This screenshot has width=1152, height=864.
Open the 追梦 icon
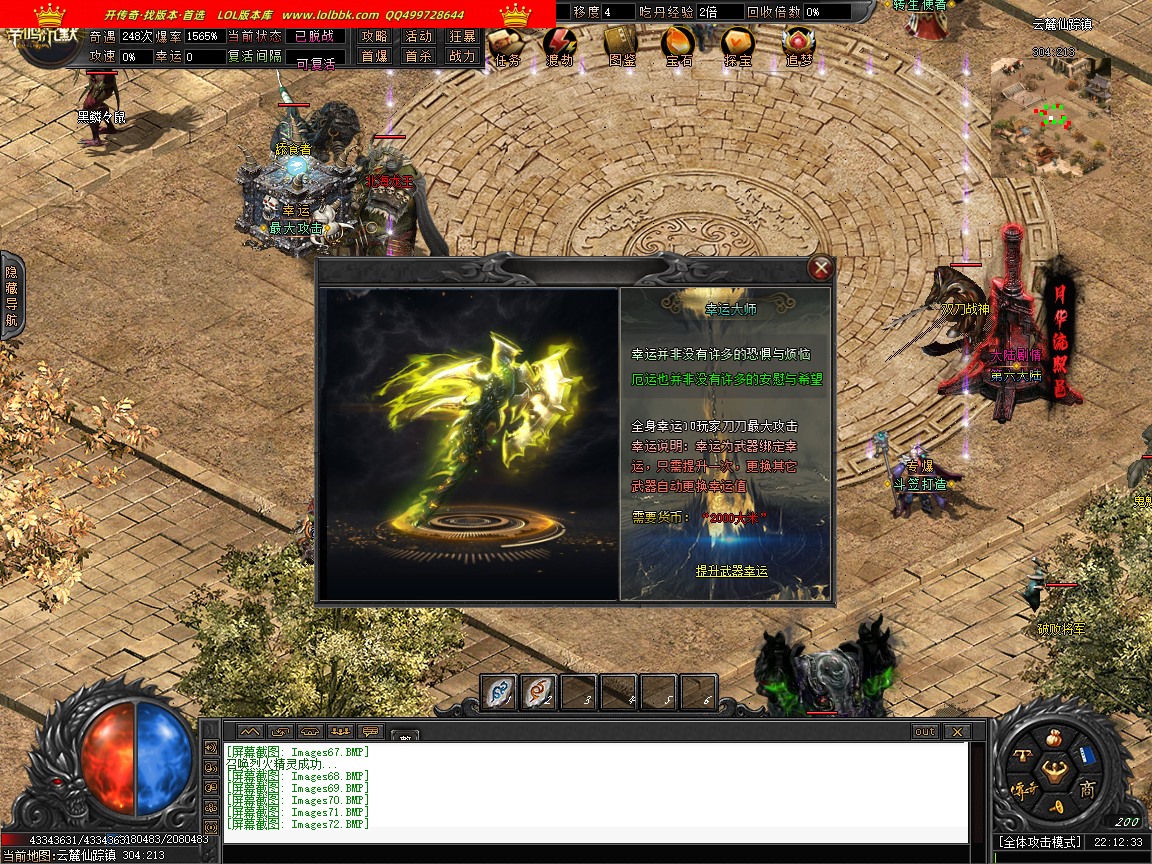pyautogui.click(x=798, y=45)
